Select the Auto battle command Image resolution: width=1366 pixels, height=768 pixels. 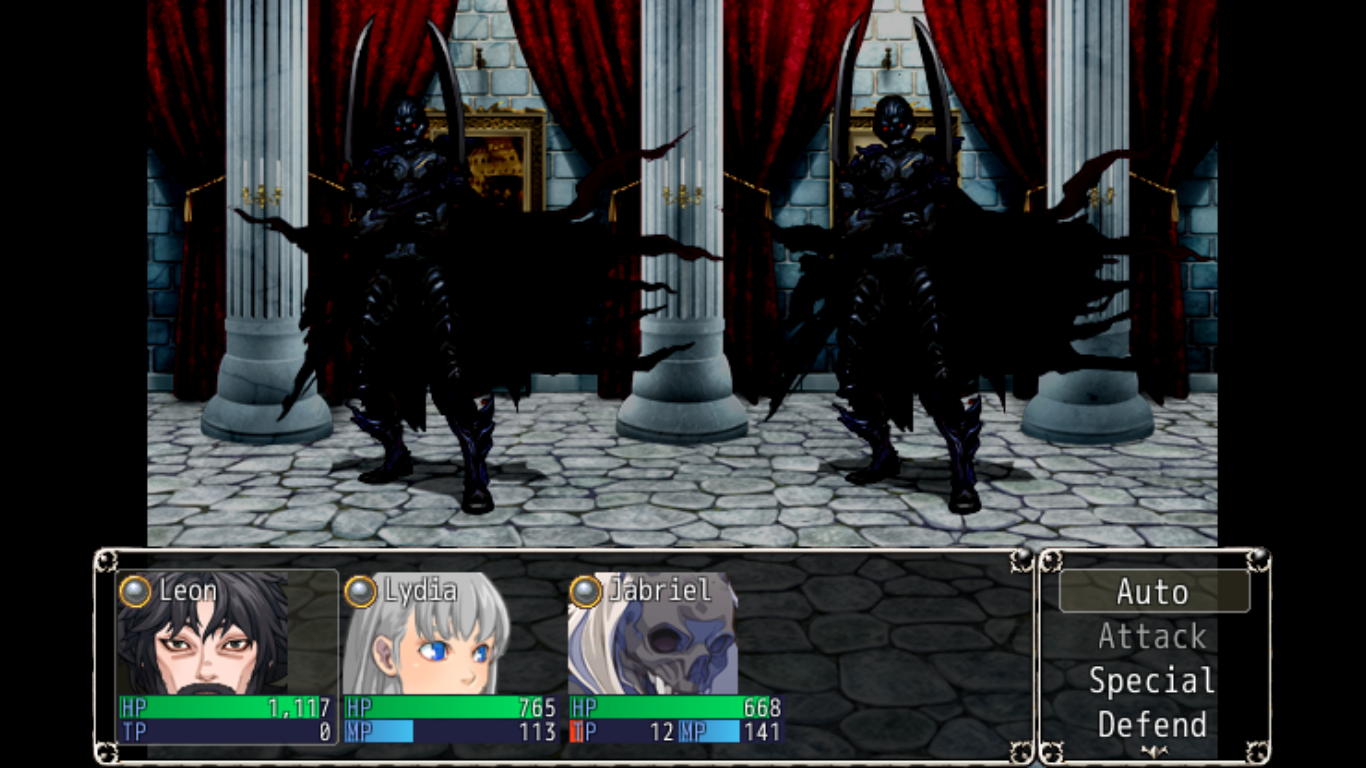click(1151, 592)
